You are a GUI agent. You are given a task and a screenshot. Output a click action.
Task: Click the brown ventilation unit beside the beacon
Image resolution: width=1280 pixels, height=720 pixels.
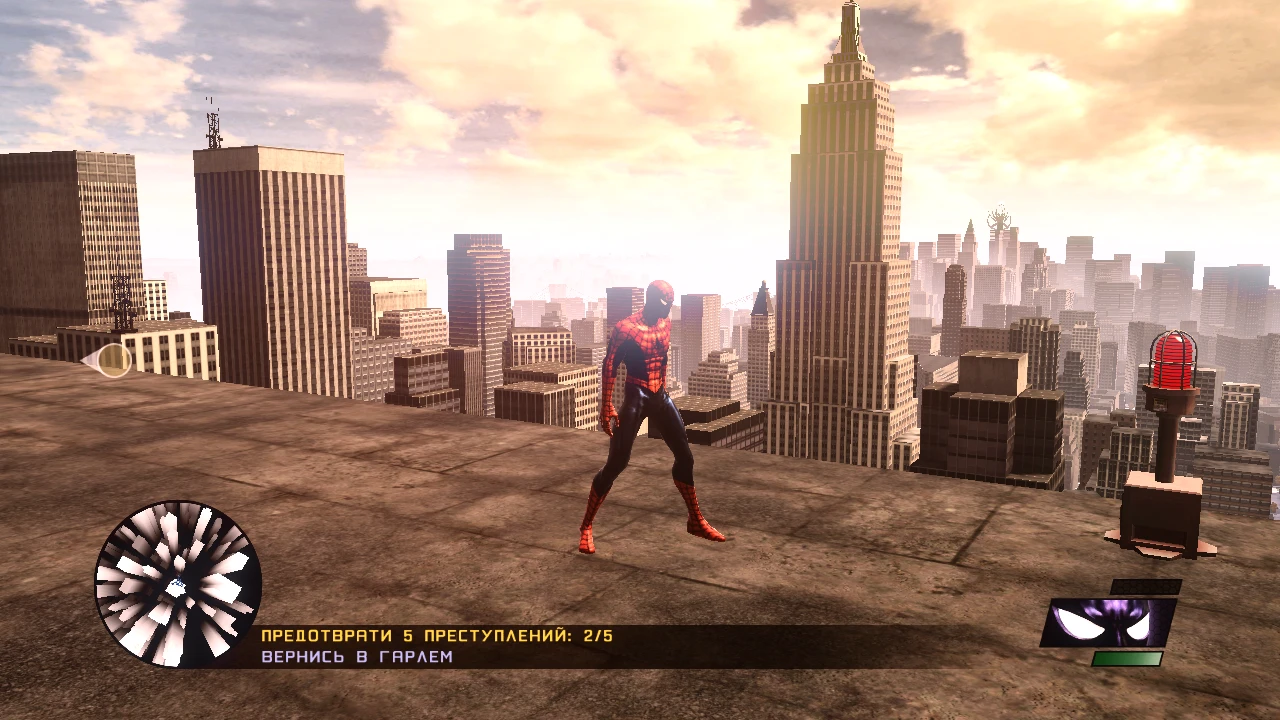pyautogui.click(x=1160, y=505)
